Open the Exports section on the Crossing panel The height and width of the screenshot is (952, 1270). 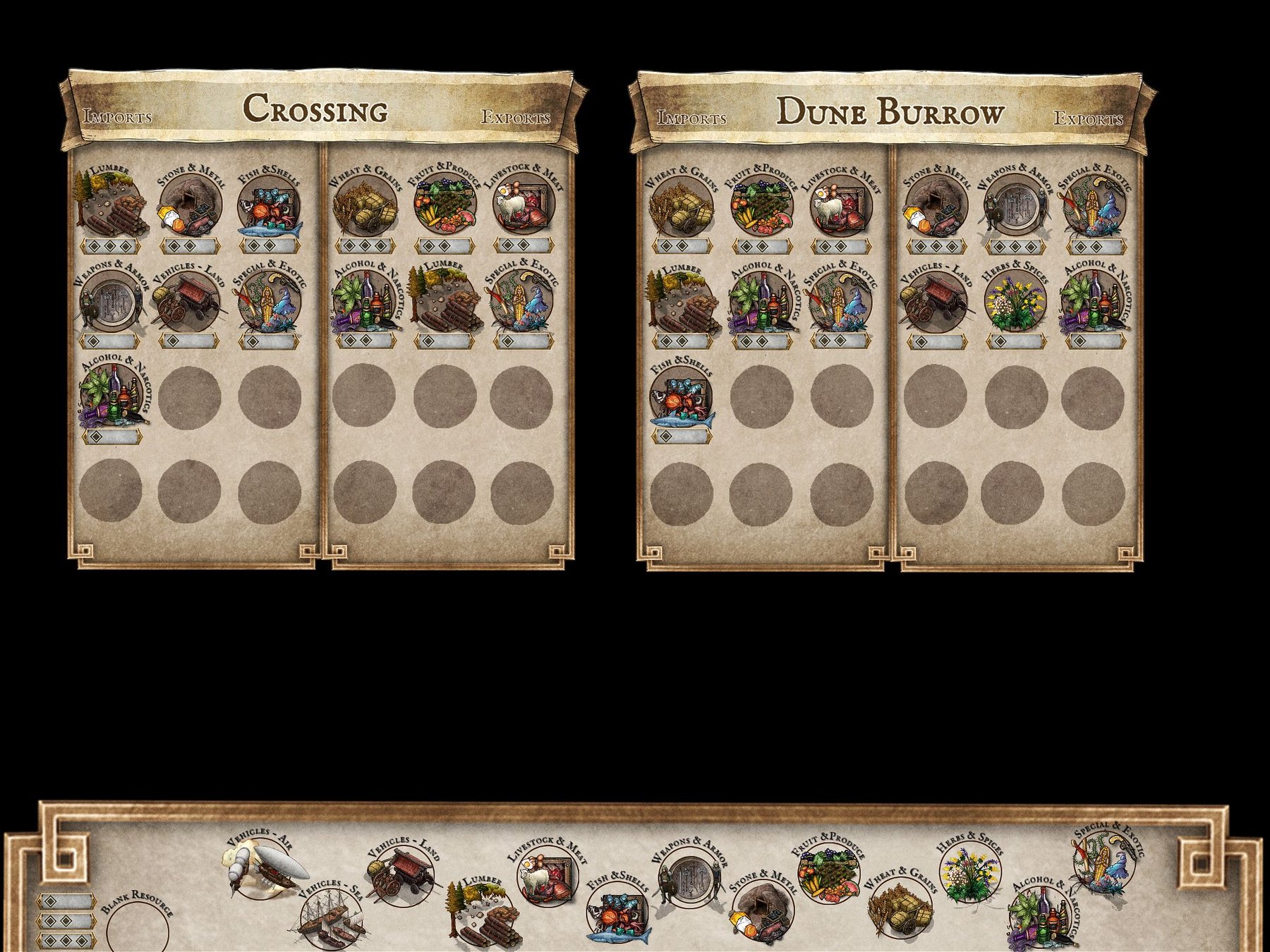[516, 118]
